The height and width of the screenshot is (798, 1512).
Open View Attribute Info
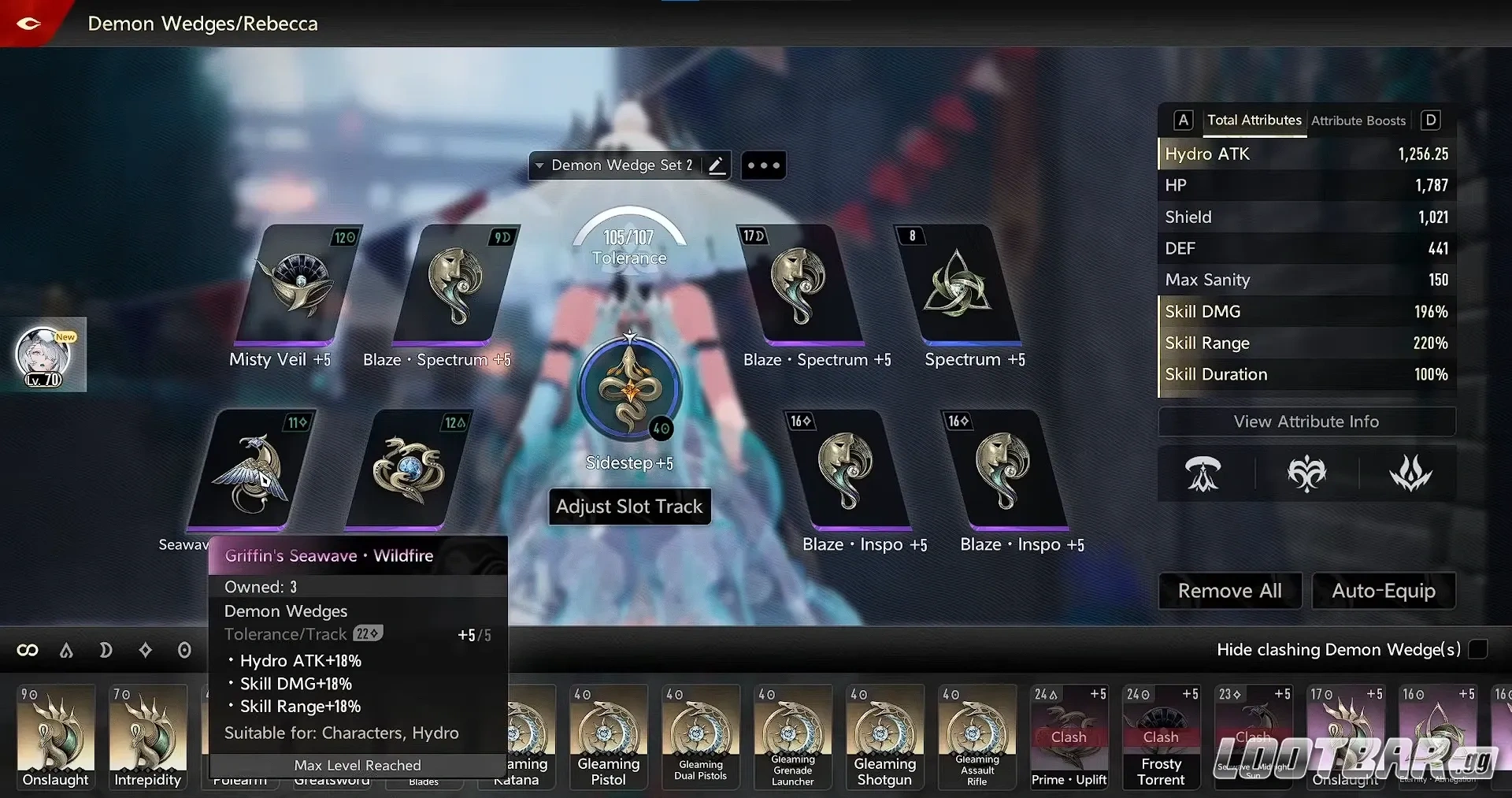(1306, 421)
